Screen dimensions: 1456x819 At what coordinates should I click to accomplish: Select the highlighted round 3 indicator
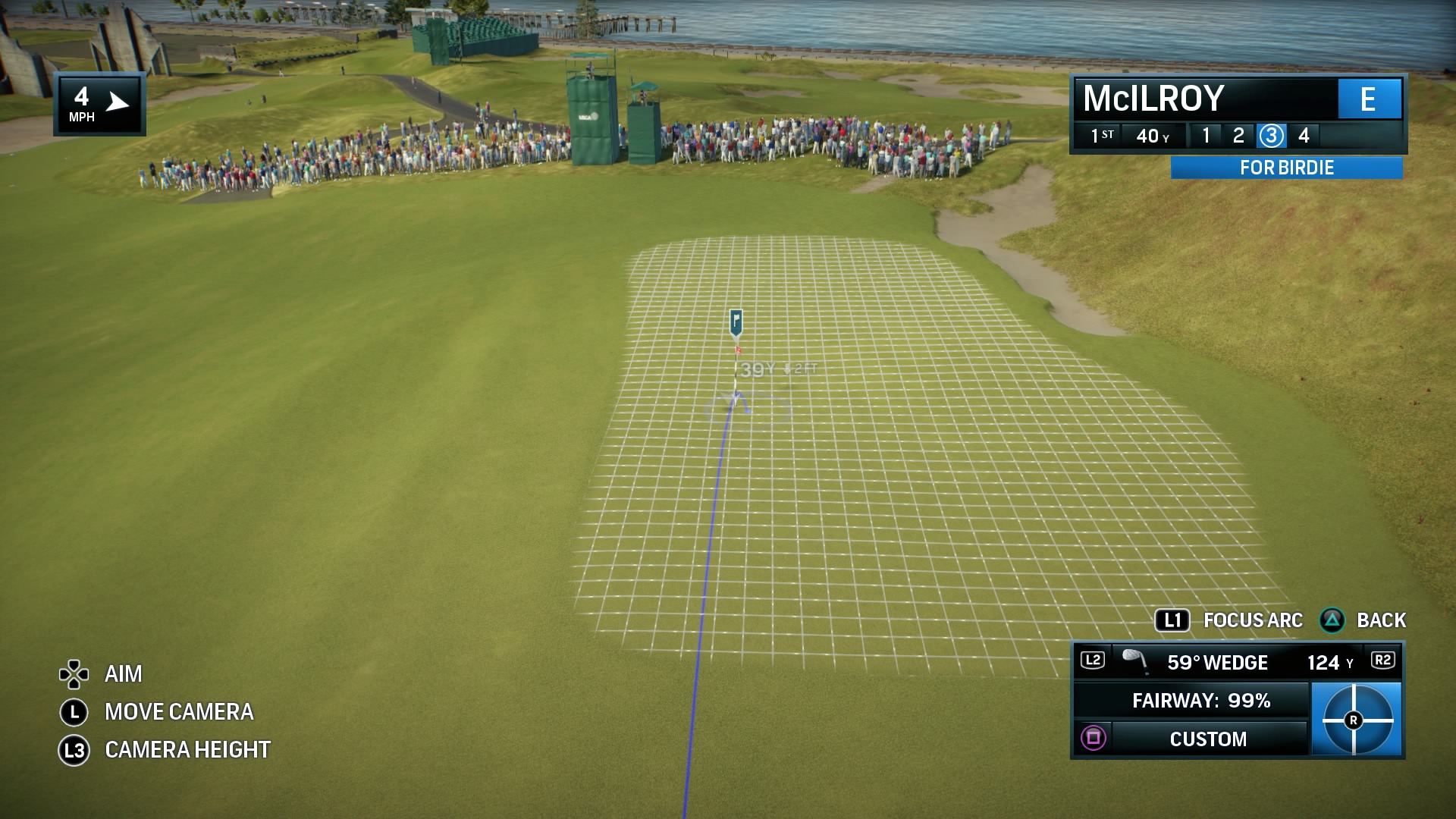[1271, 136]
